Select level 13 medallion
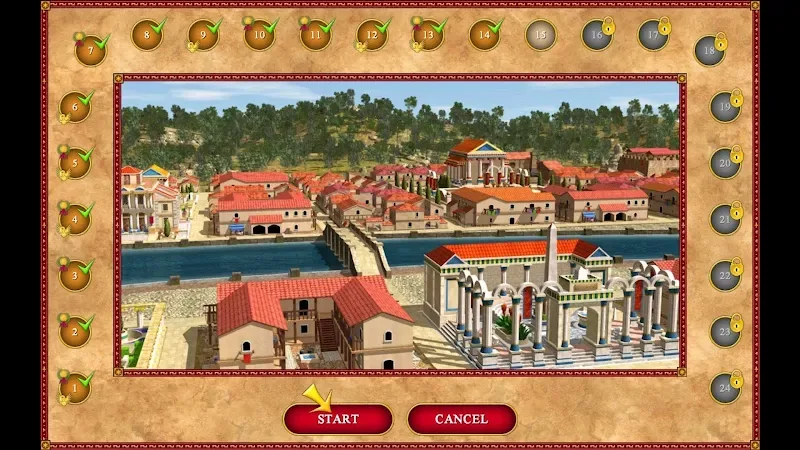This screenshot has width=800, height=450. [428, 36]
